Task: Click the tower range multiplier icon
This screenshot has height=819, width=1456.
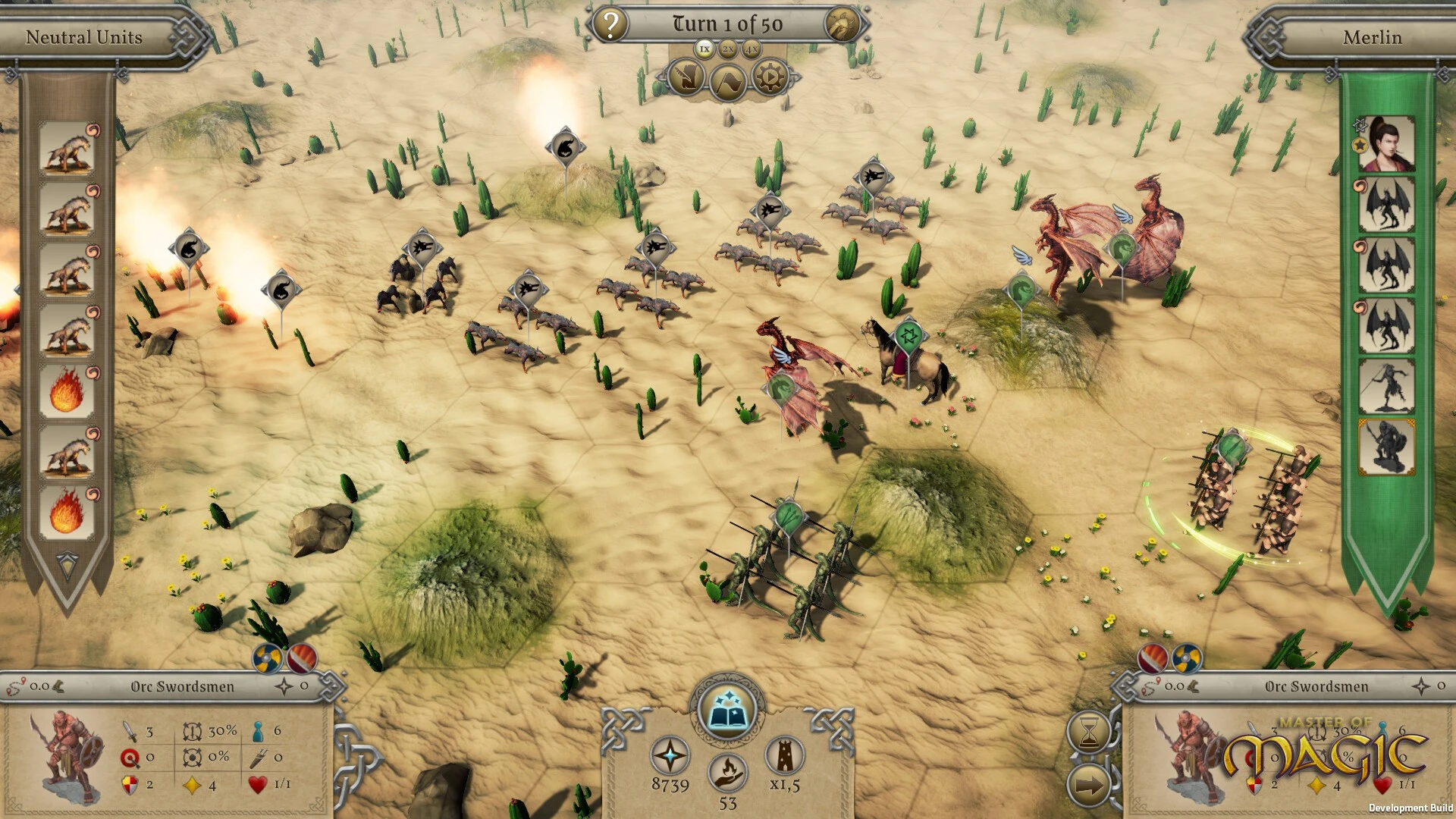Action: click(784, 754)
